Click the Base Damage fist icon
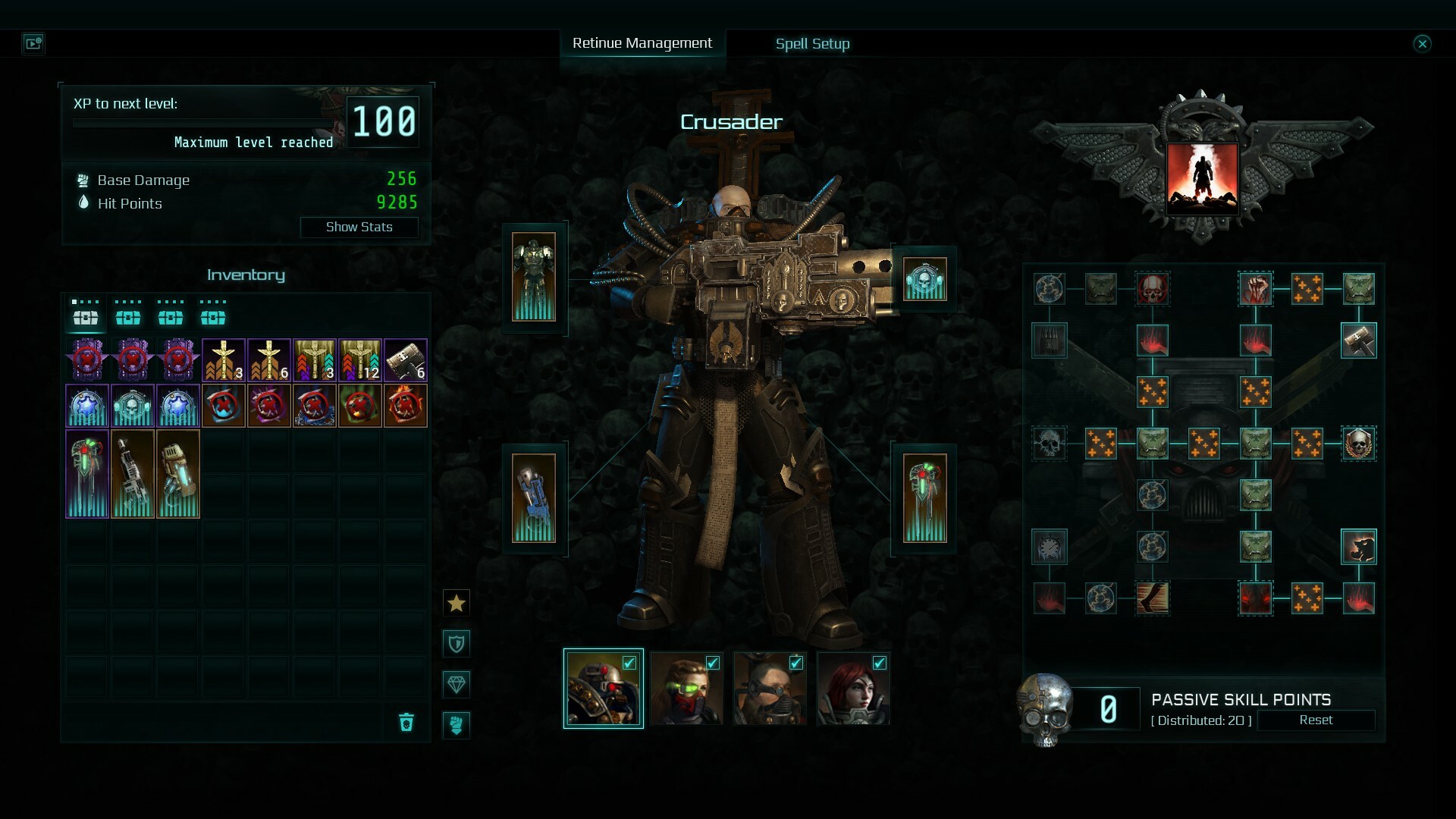 pyautogui.click(x=83, y=180)
